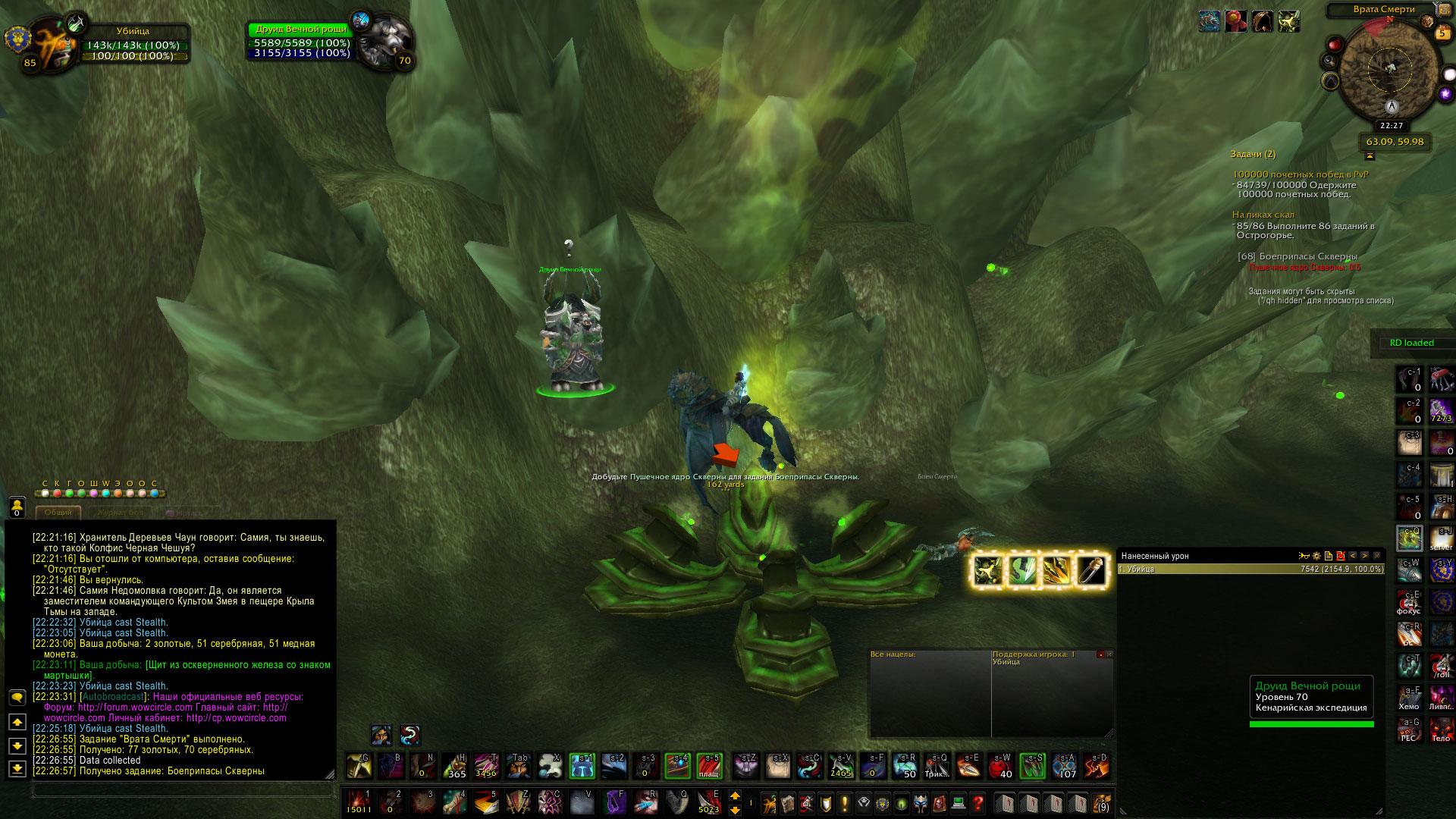Activate the ability bound to Tab
This screenshot has height=819, width=1456.
coord(519,766)
